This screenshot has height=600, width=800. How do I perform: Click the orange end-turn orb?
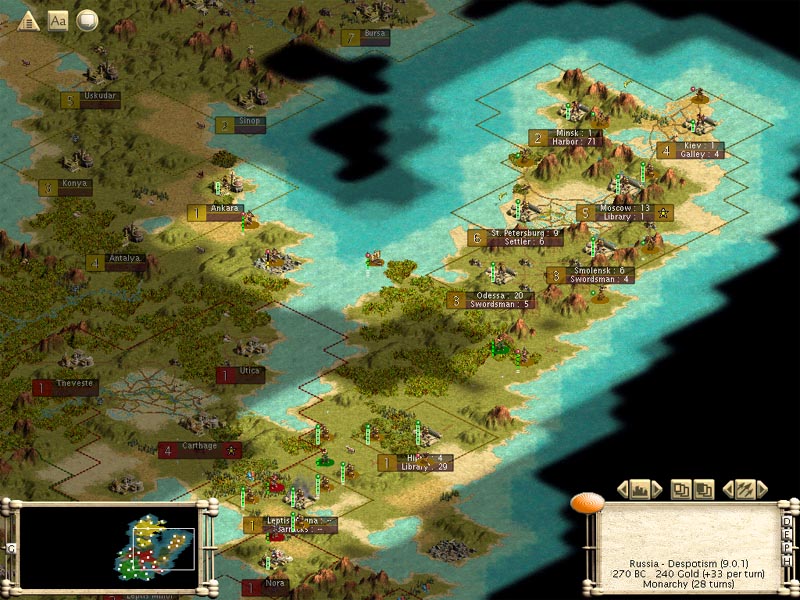[587, 502]
